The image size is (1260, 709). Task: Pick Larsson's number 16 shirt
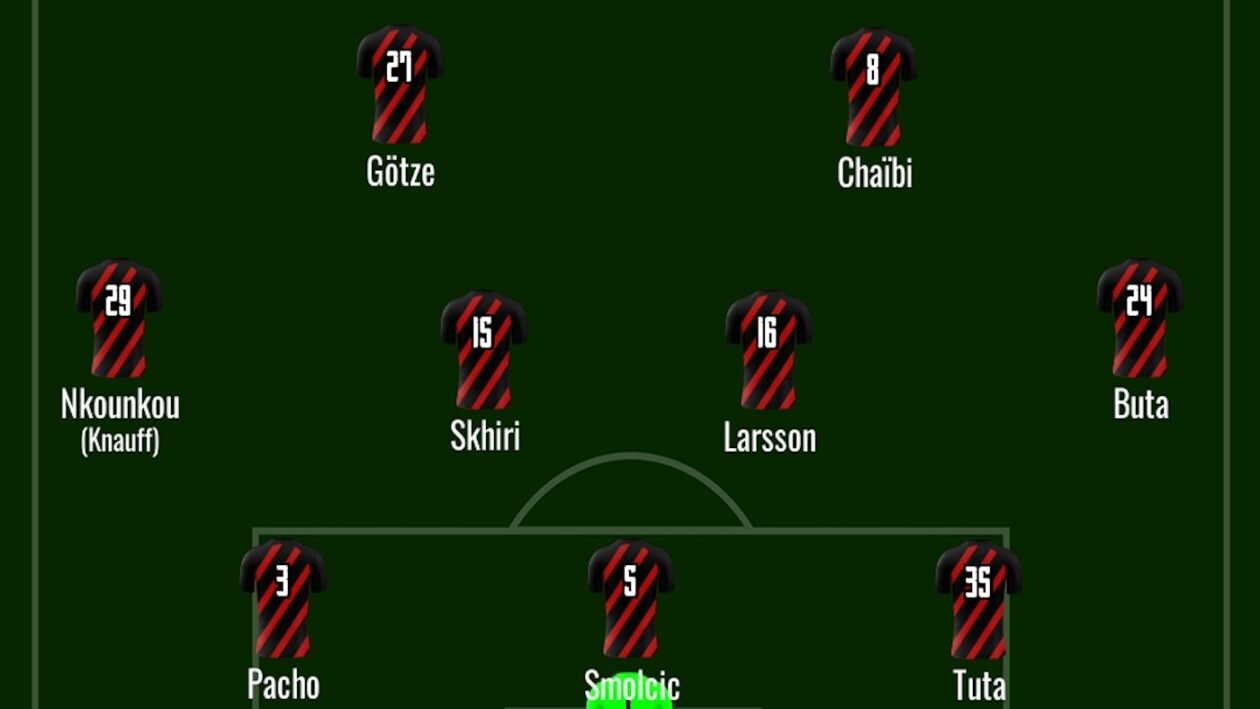point(768,350)
